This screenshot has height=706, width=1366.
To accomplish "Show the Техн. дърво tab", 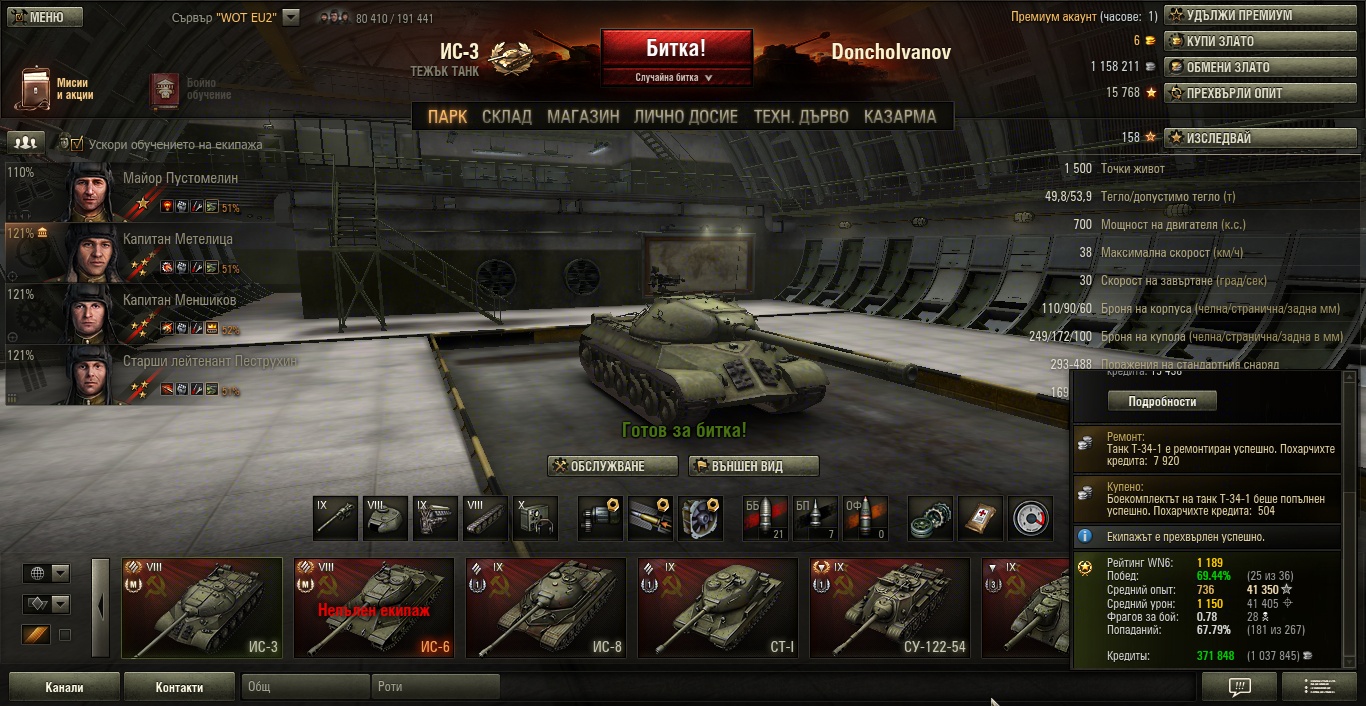I will point(800,116).
